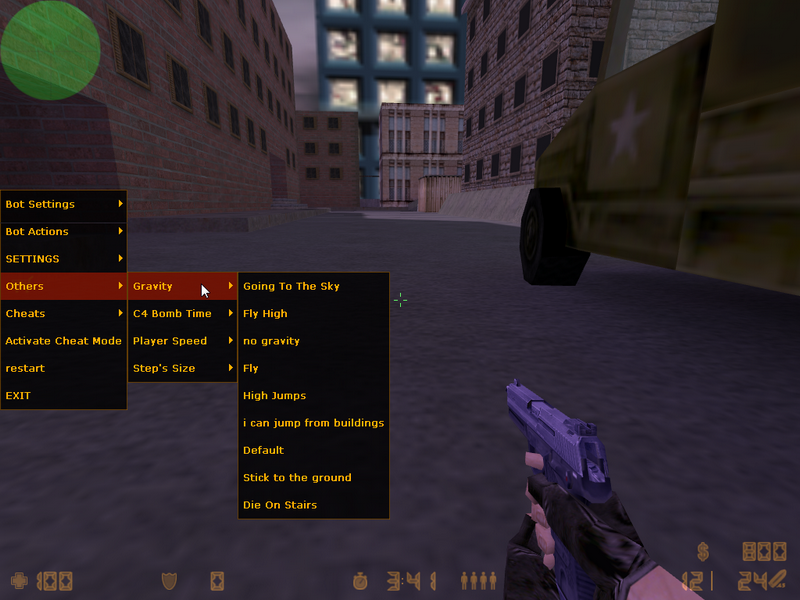
Task: Choose Going To The Sky gravity
Action: pos(312,286)
